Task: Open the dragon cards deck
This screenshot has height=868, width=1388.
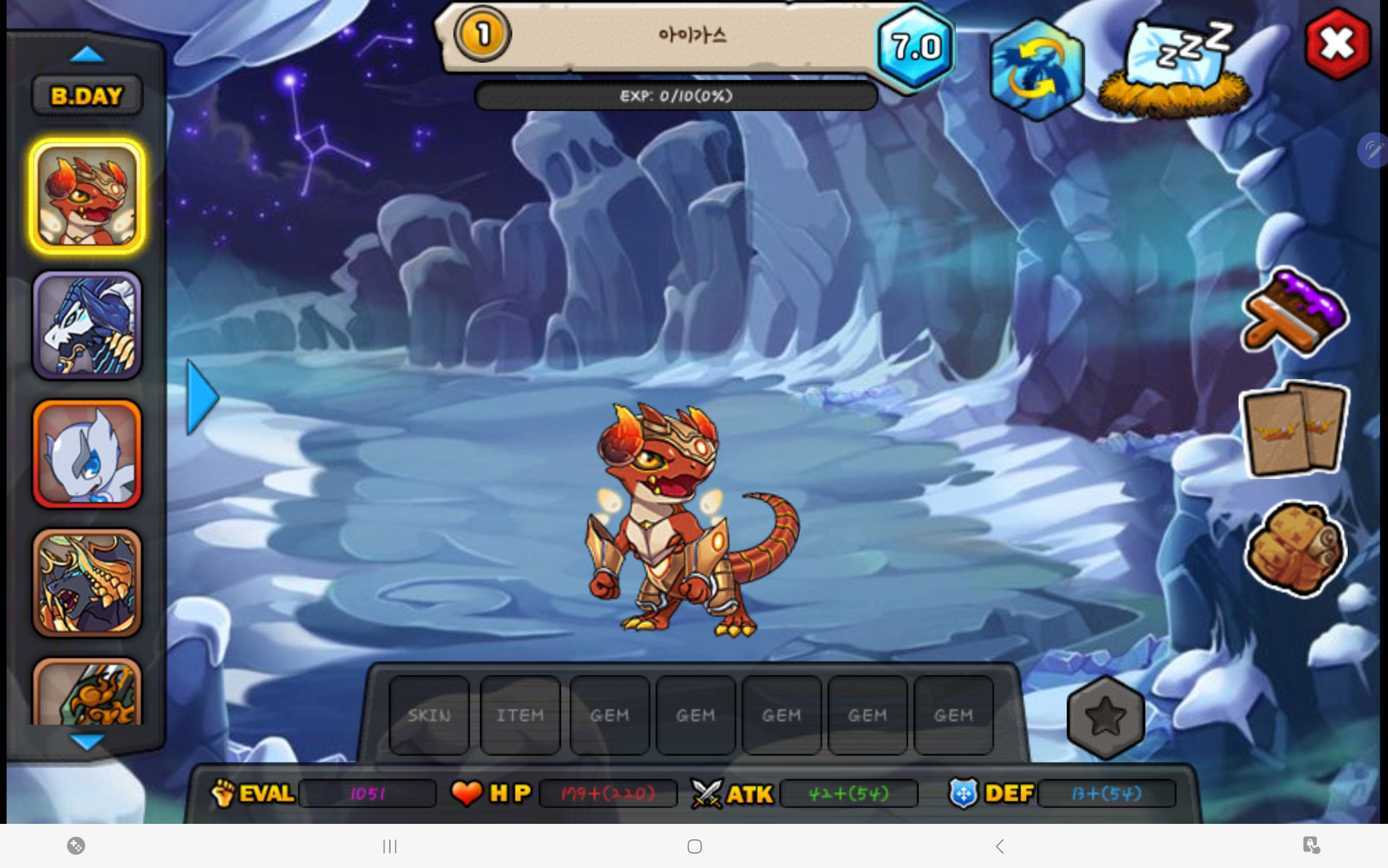Action: [1294, 428]
